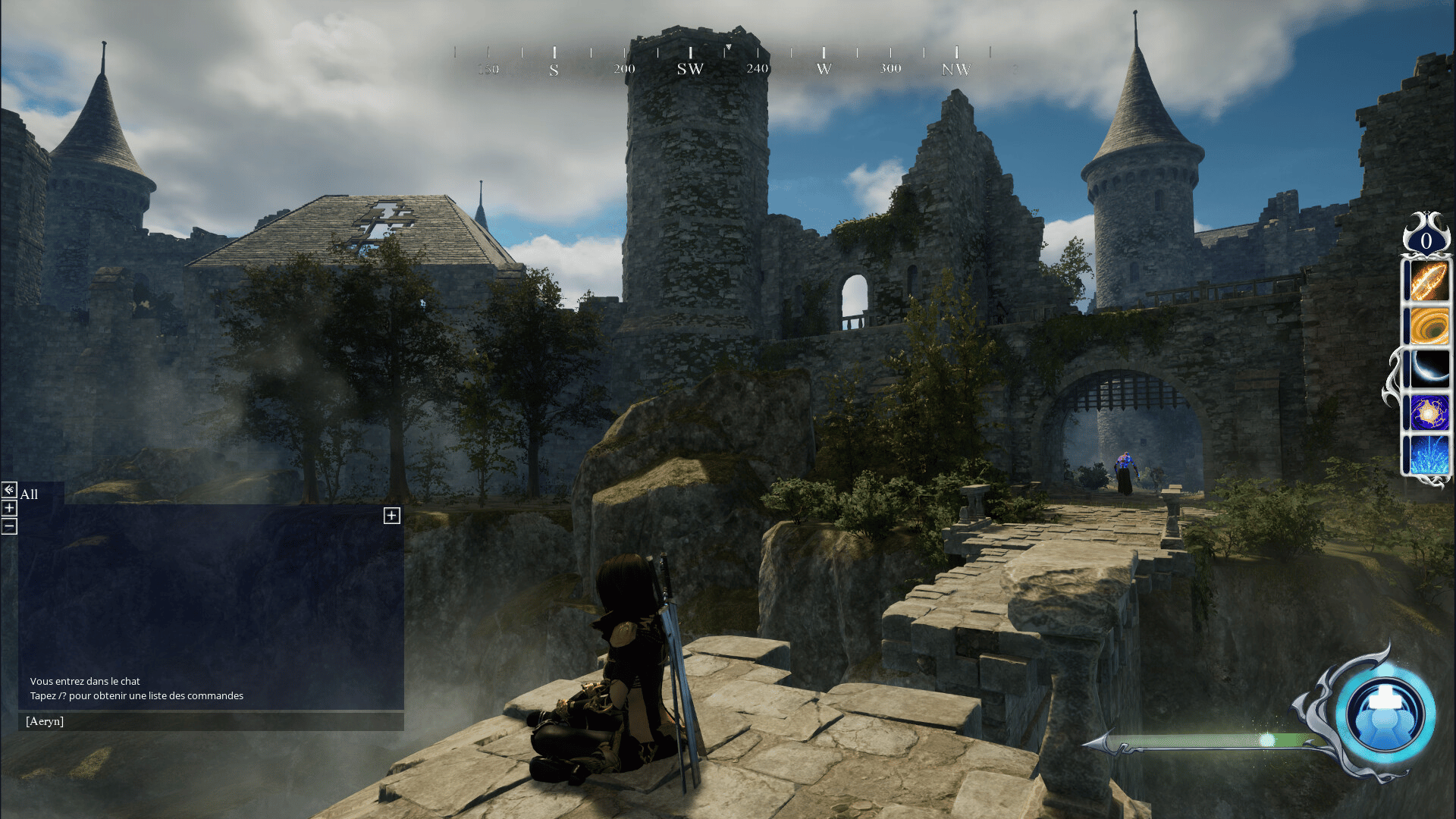Activate the dark eclipse crescent ability
1456x819 pixels.
(1429, 369)
